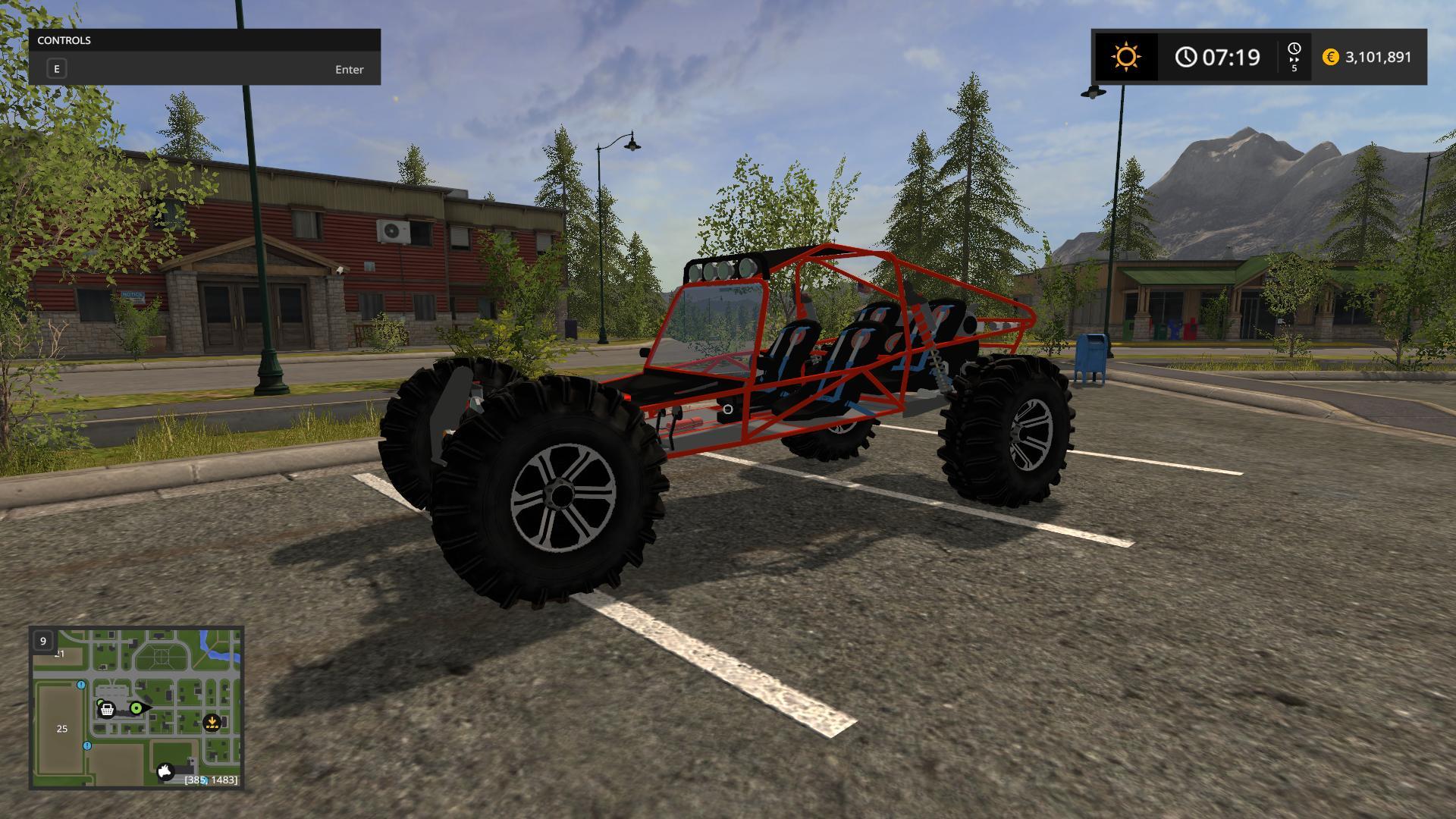Click the green player position marker

coord(136,708)
